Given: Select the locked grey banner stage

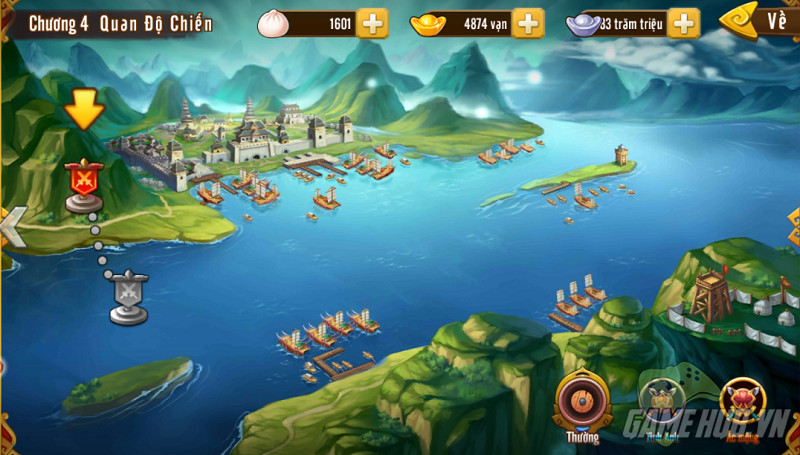Looking at the screenshot, I should 129,297.
